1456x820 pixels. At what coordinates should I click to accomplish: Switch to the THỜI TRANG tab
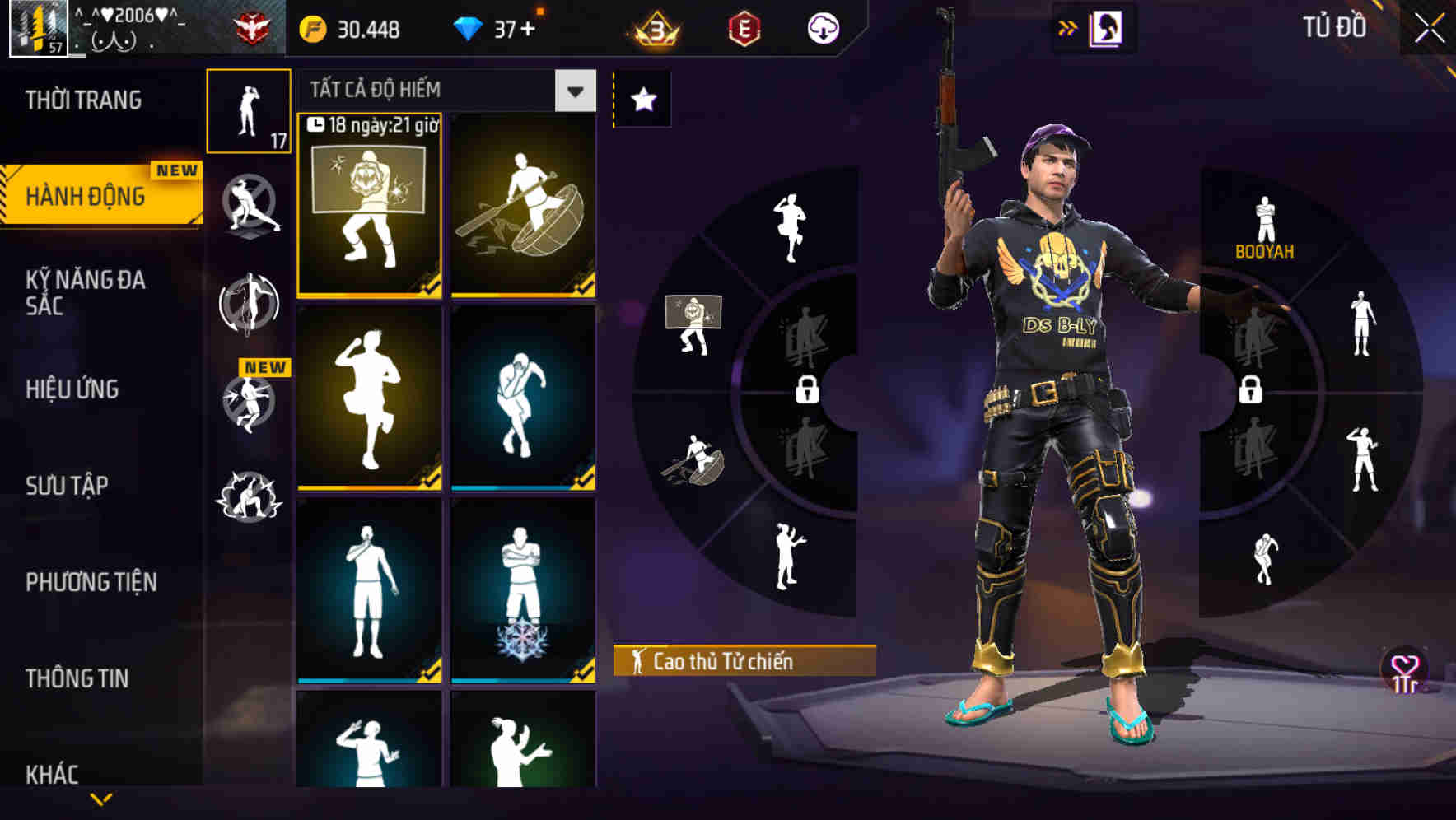point(82,99)
